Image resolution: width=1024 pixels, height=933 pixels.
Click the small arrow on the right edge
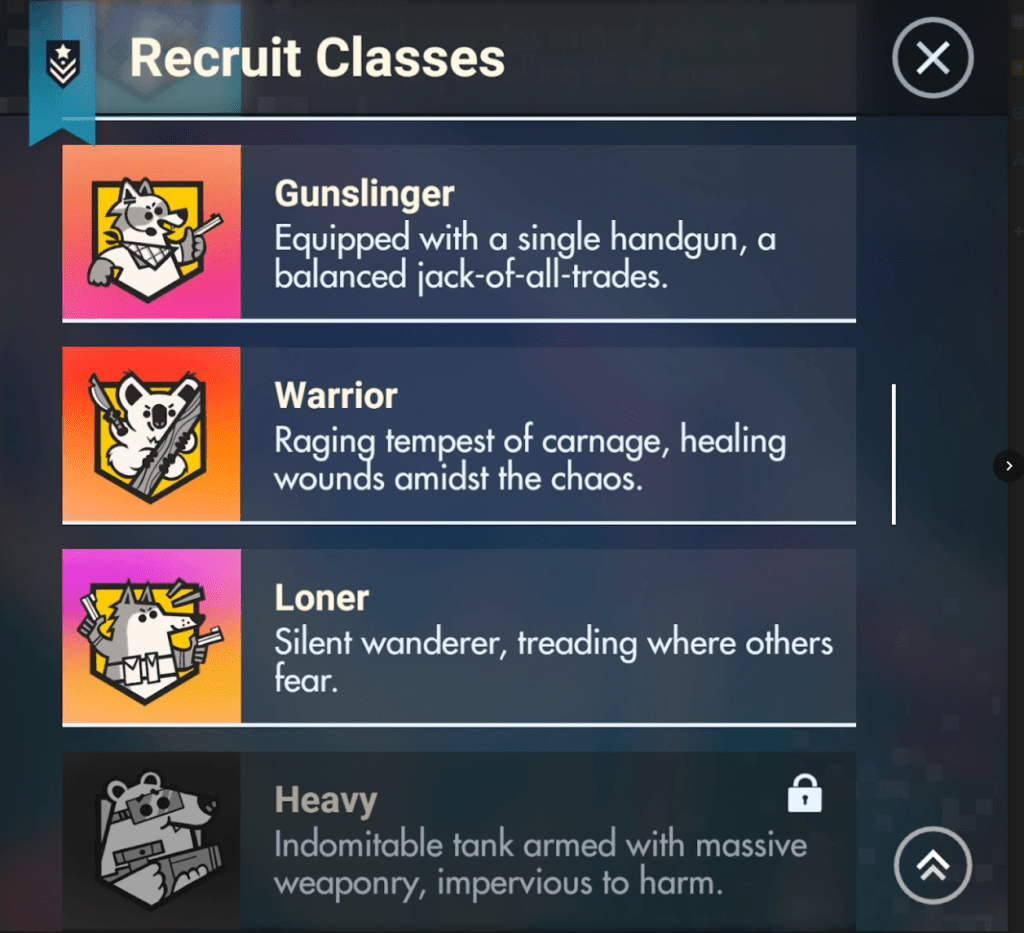coord(1008,465)
